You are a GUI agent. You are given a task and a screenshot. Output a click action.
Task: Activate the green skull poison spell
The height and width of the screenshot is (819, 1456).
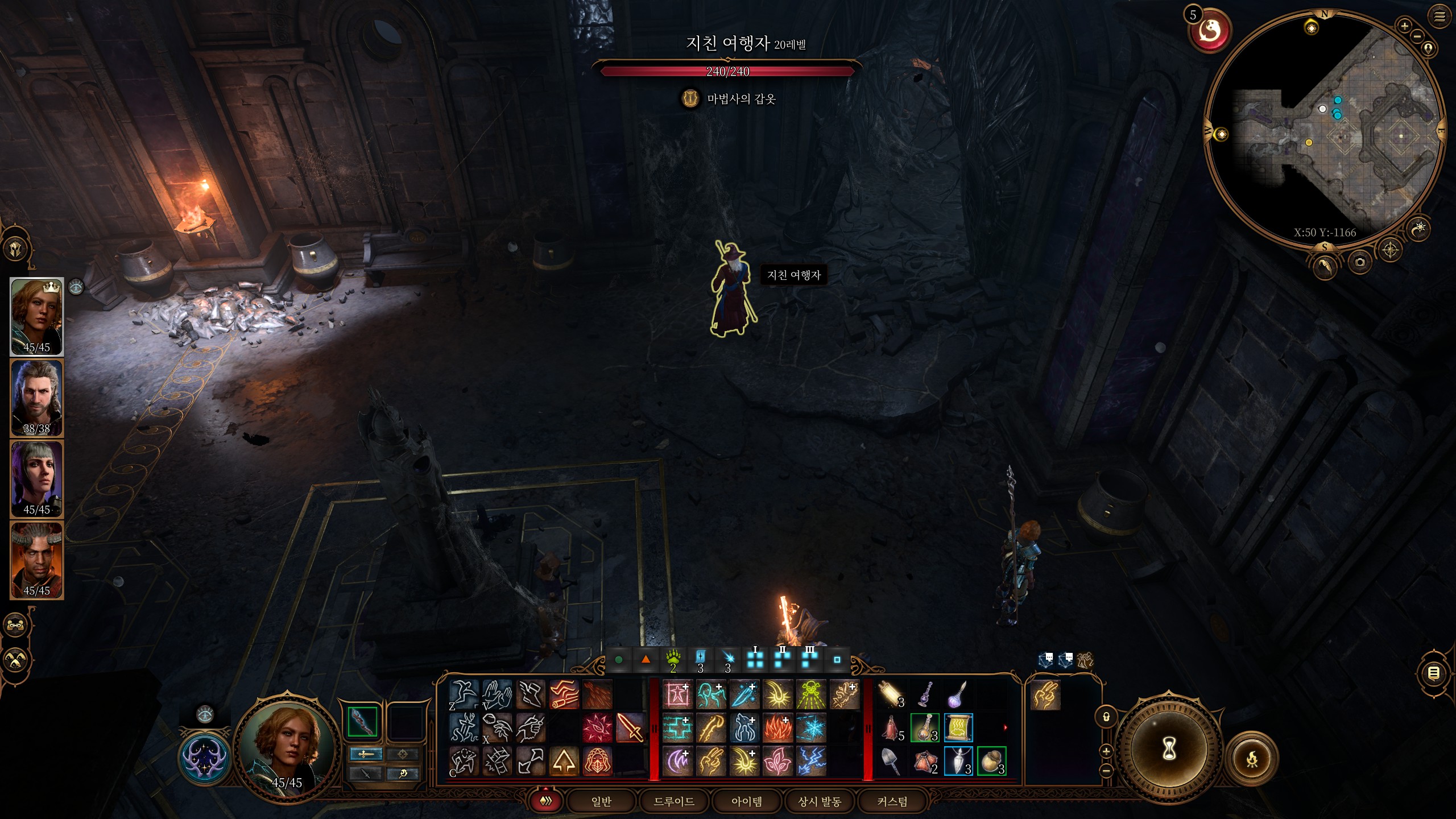click(x=811, y=695)
